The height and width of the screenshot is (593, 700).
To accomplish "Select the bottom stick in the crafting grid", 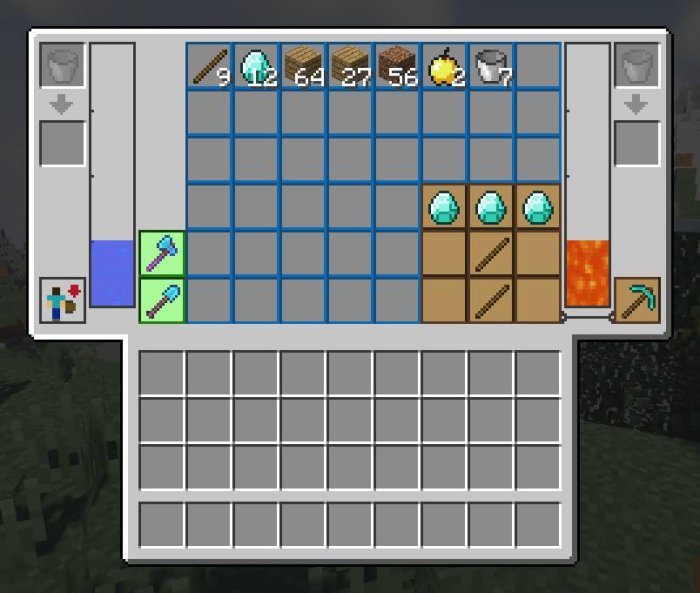I will (x=491, y=301).
